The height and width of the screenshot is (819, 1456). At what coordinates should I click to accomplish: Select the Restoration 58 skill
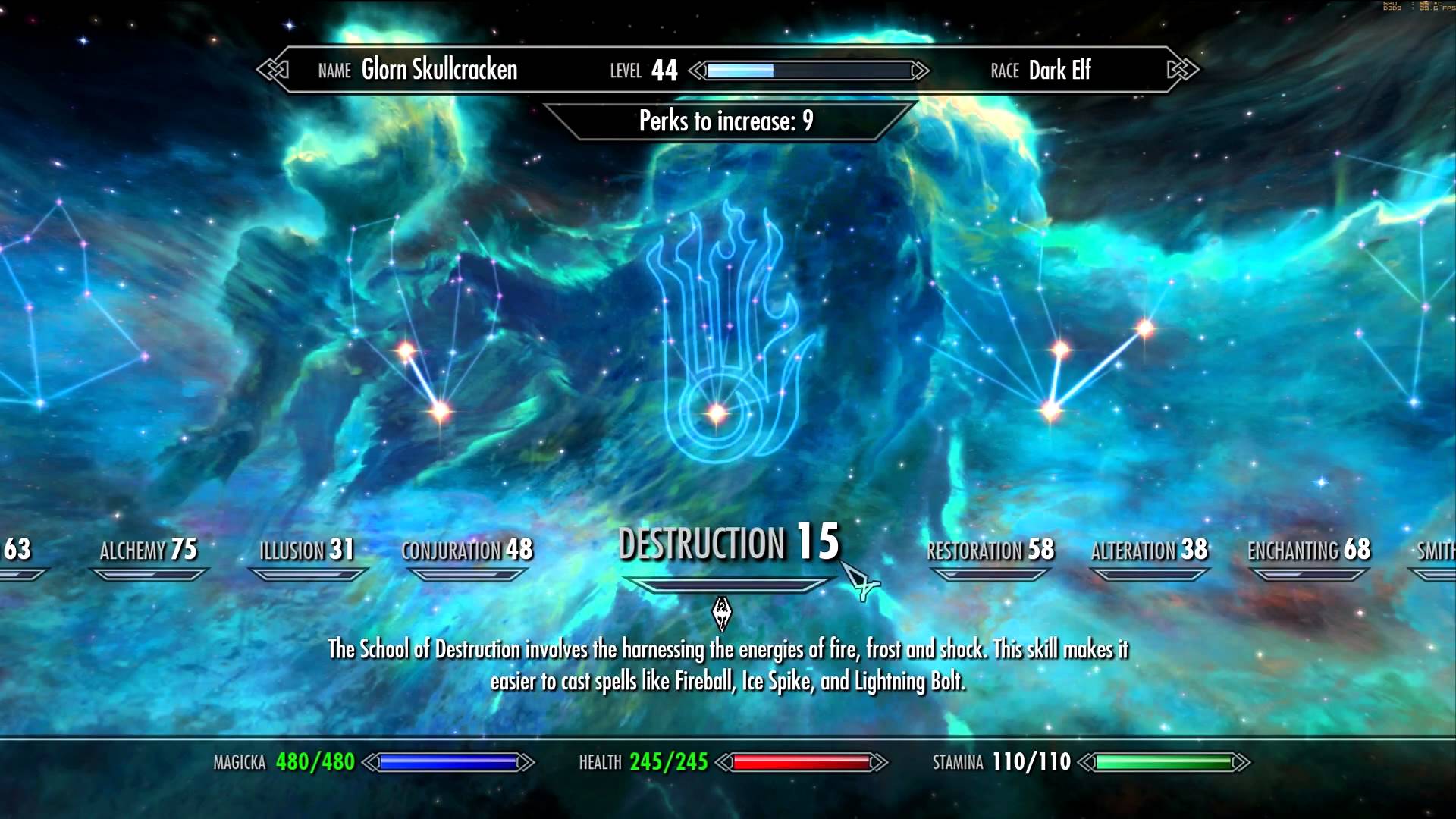(x=990, y=551)
